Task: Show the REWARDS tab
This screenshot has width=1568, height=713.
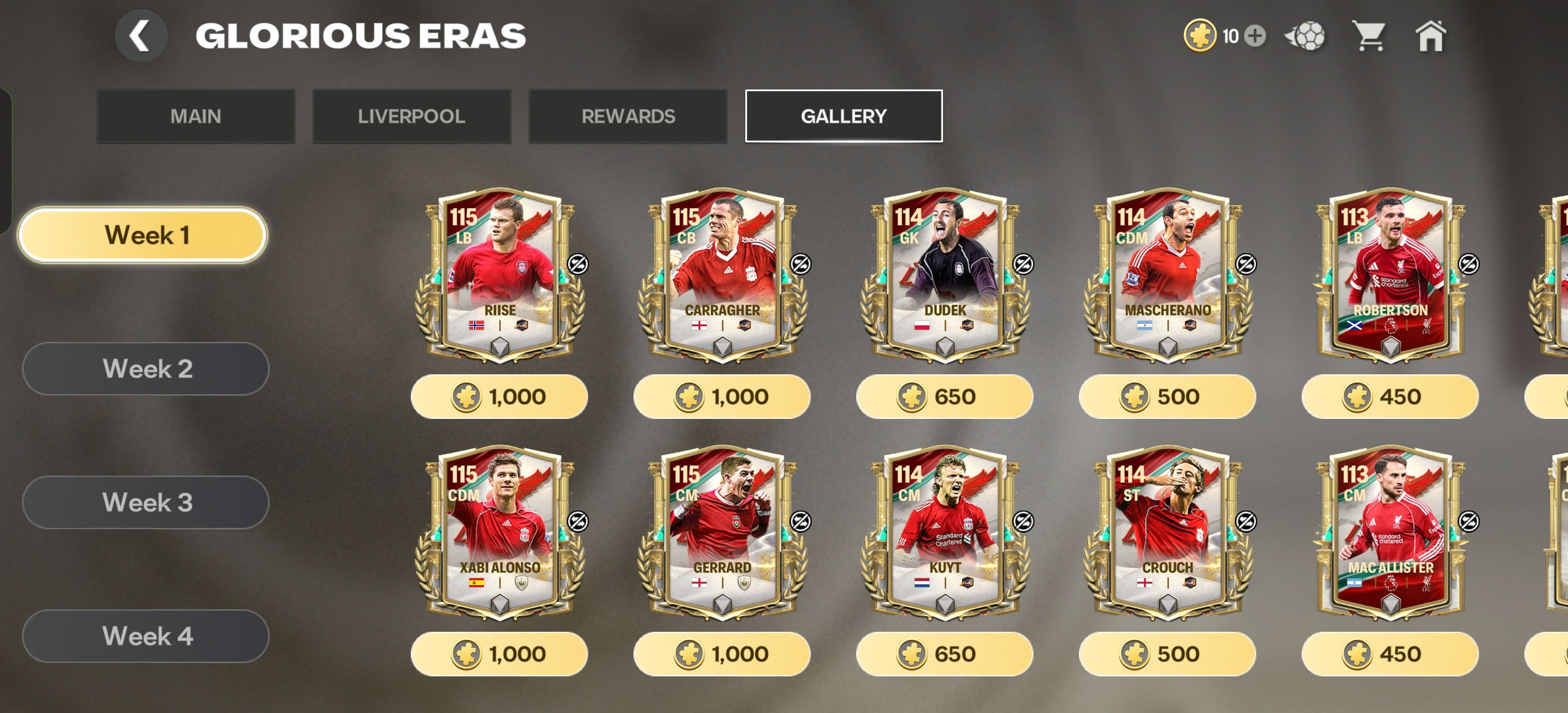Action: pos(628,116)
